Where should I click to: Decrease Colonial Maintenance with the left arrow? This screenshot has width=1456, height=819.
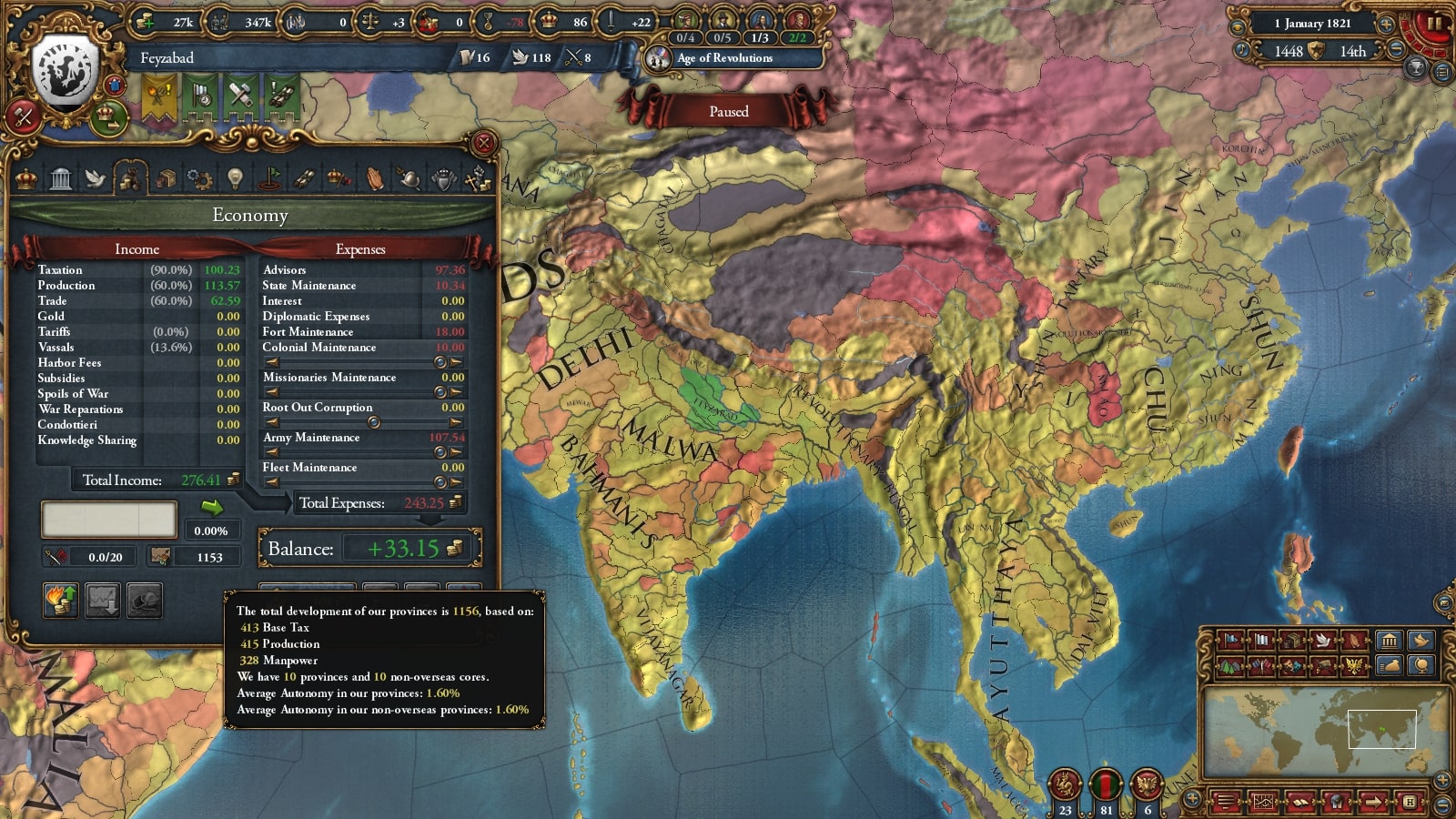[271, 362]
